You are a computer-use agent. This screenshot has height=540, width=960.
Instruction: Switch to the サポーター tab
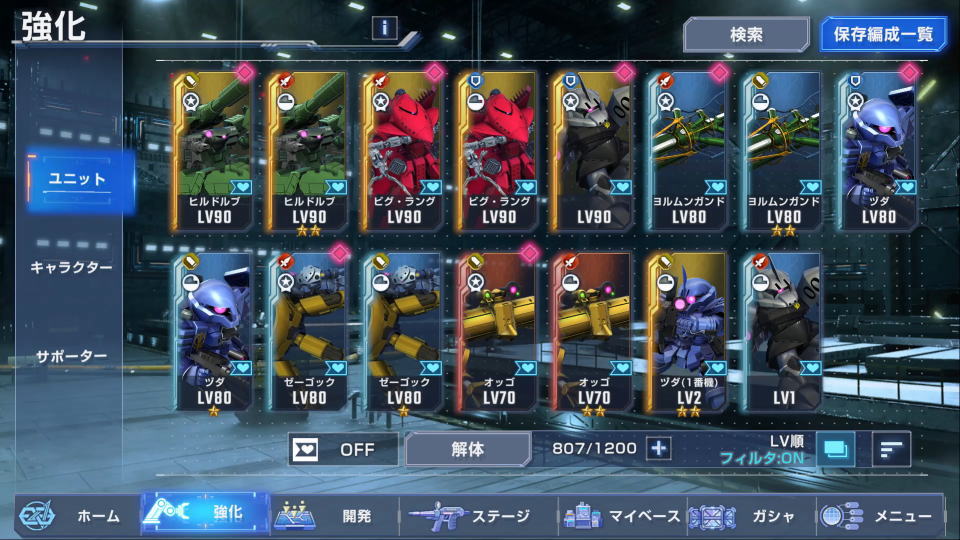pos(70,356)
